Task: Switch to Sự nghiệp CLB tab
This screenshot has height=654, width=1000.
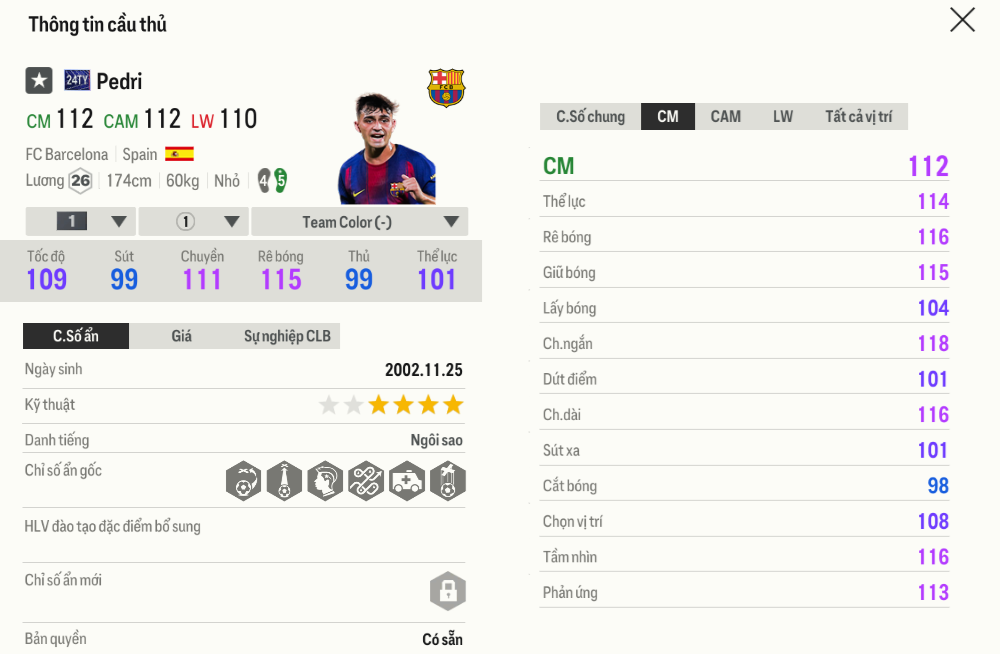Action: tap(287, 336)
